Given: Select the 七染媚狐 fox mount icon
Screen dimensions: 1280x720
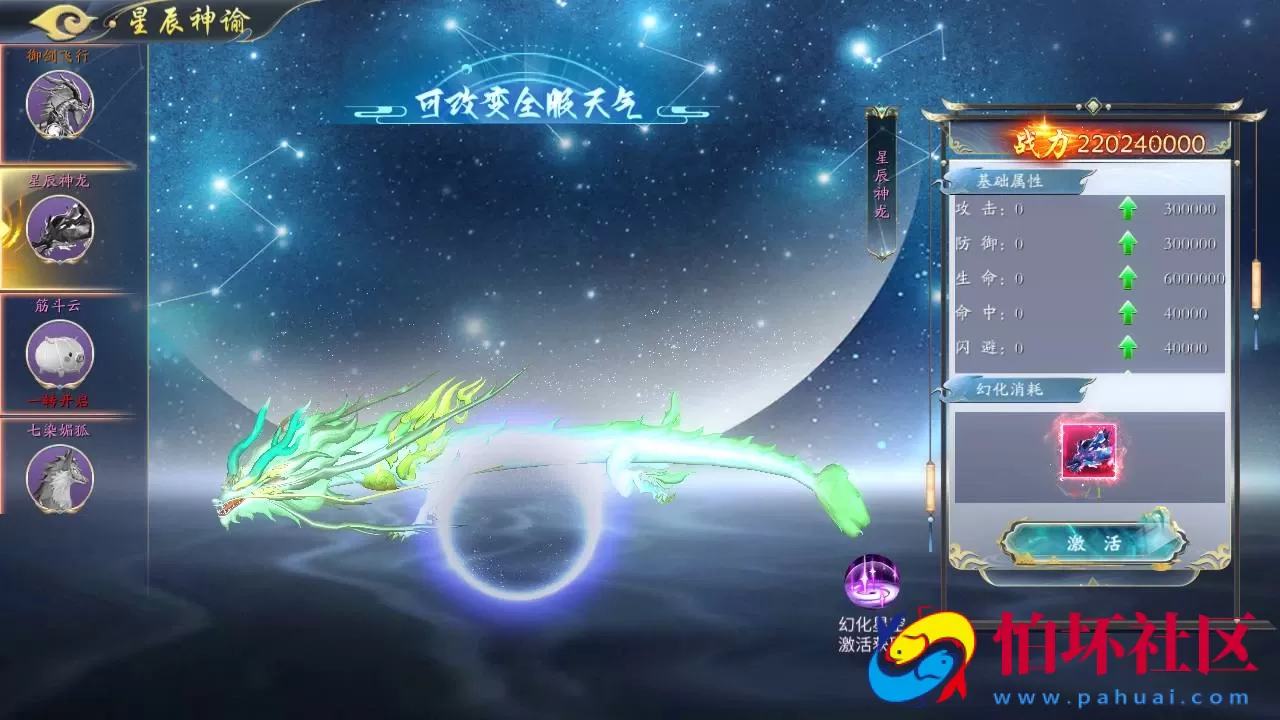Looking at the screenshot, I should 58,478.
